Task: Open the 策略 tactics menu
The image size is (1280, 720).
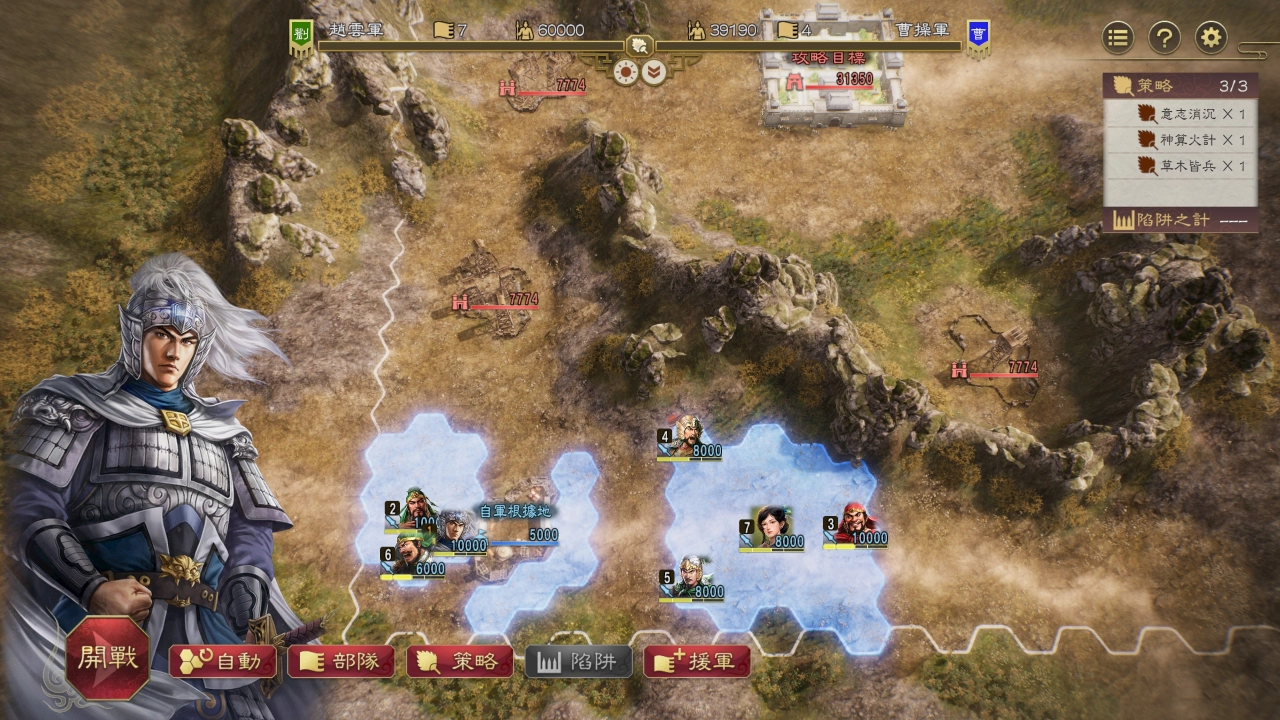Action: [x=460, y=661]
